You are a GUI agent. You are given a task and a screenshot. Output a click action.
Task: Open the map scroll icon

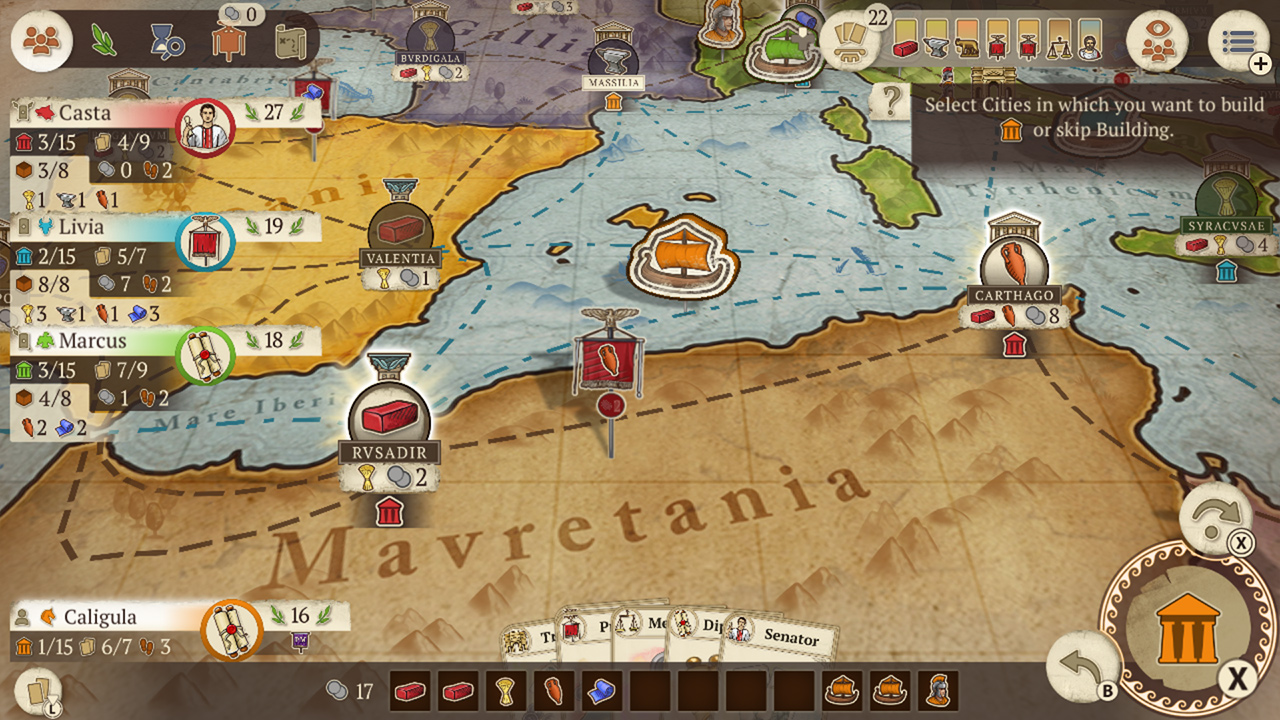[291, 40]
